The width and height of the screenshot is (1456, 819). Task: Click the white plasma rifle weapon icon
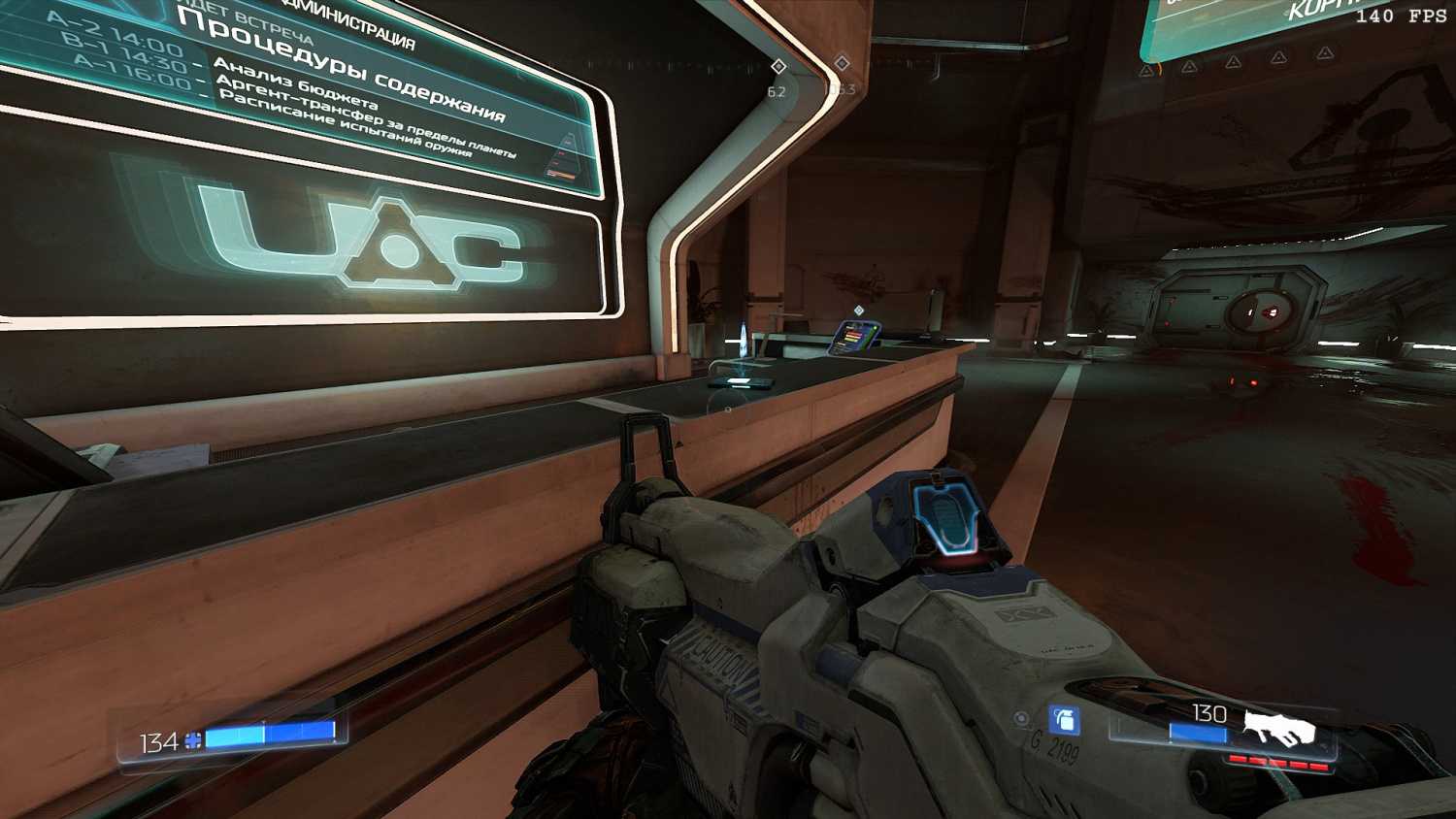pyautogui.click(x=1279, y=727)
